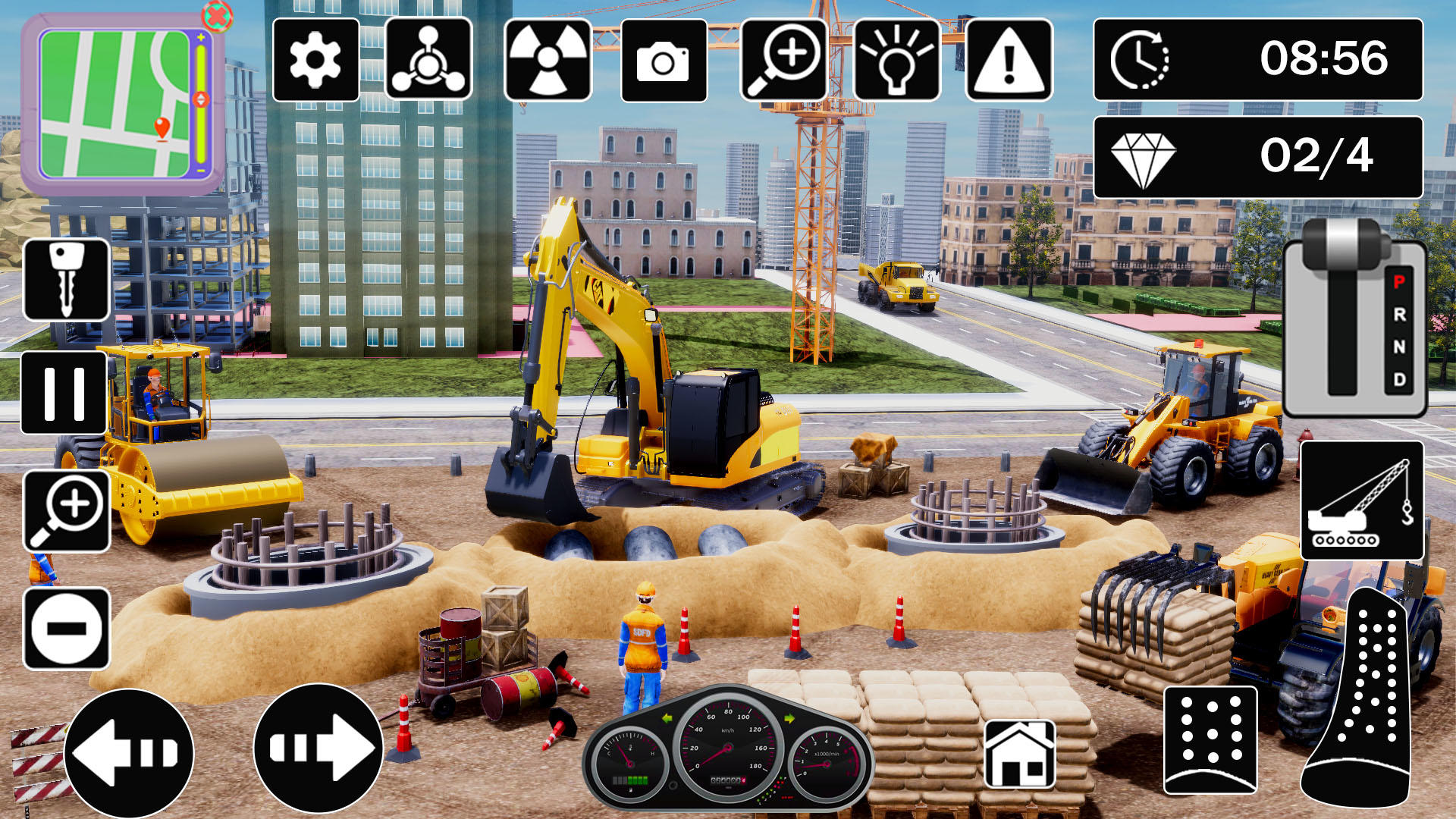Open the diamond counter showing 02/4

tap(1257, 157)
